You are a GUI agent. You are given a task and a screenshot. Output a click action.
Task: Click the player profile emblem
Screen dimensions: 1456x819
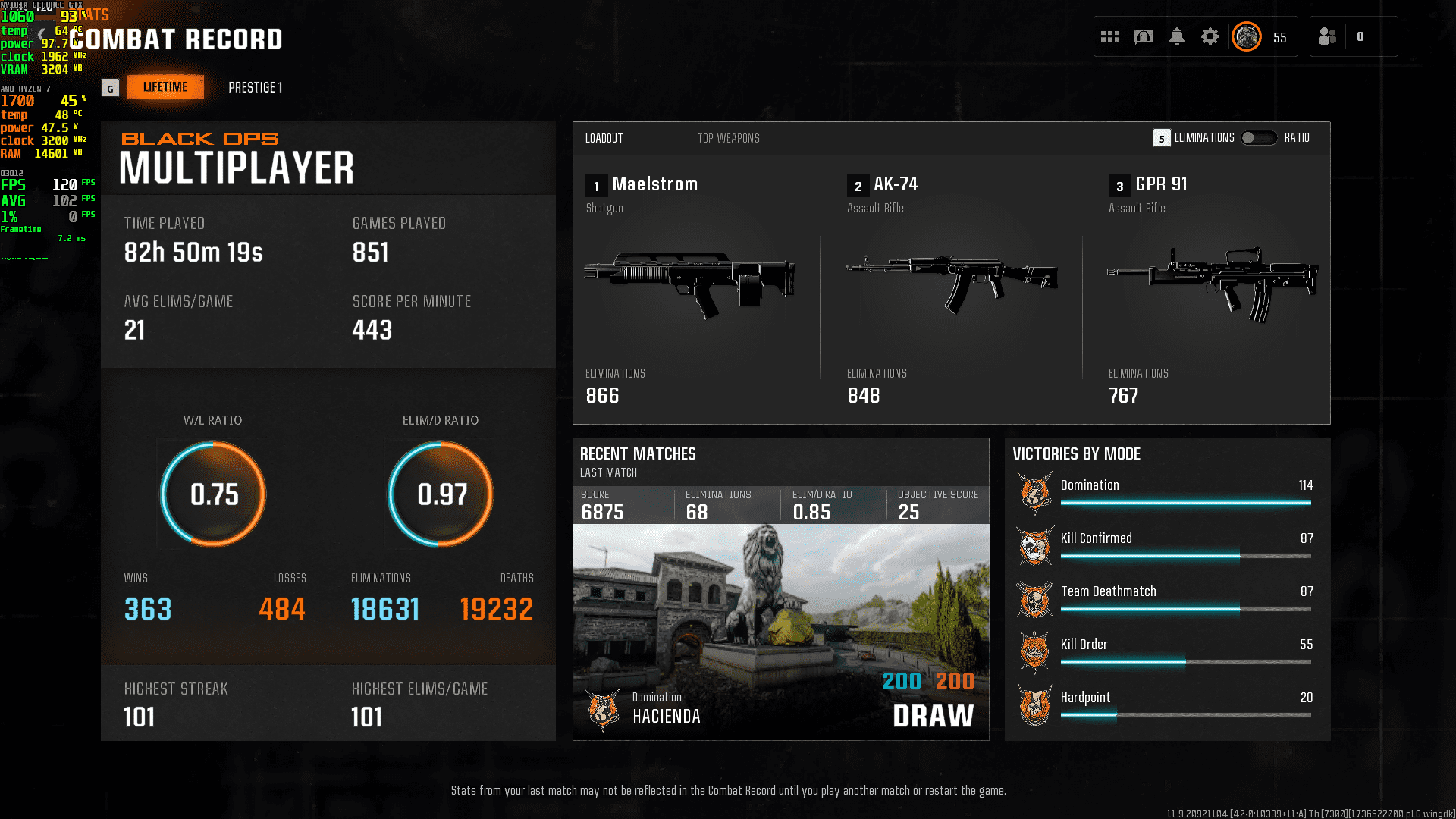(x=1247, y=36)
